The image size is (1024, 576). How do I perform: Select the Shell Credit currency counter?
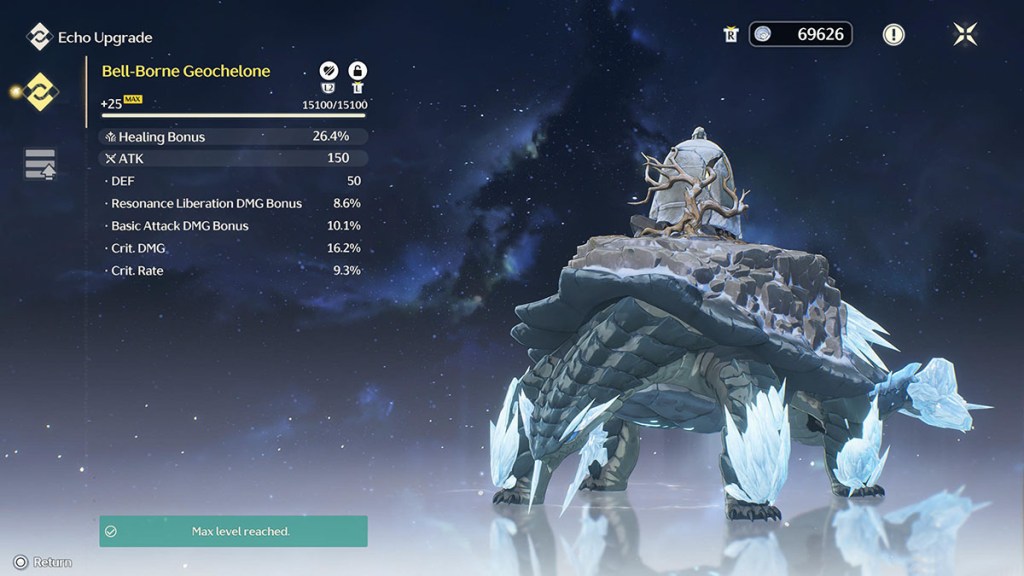click(x=800, y=35)
